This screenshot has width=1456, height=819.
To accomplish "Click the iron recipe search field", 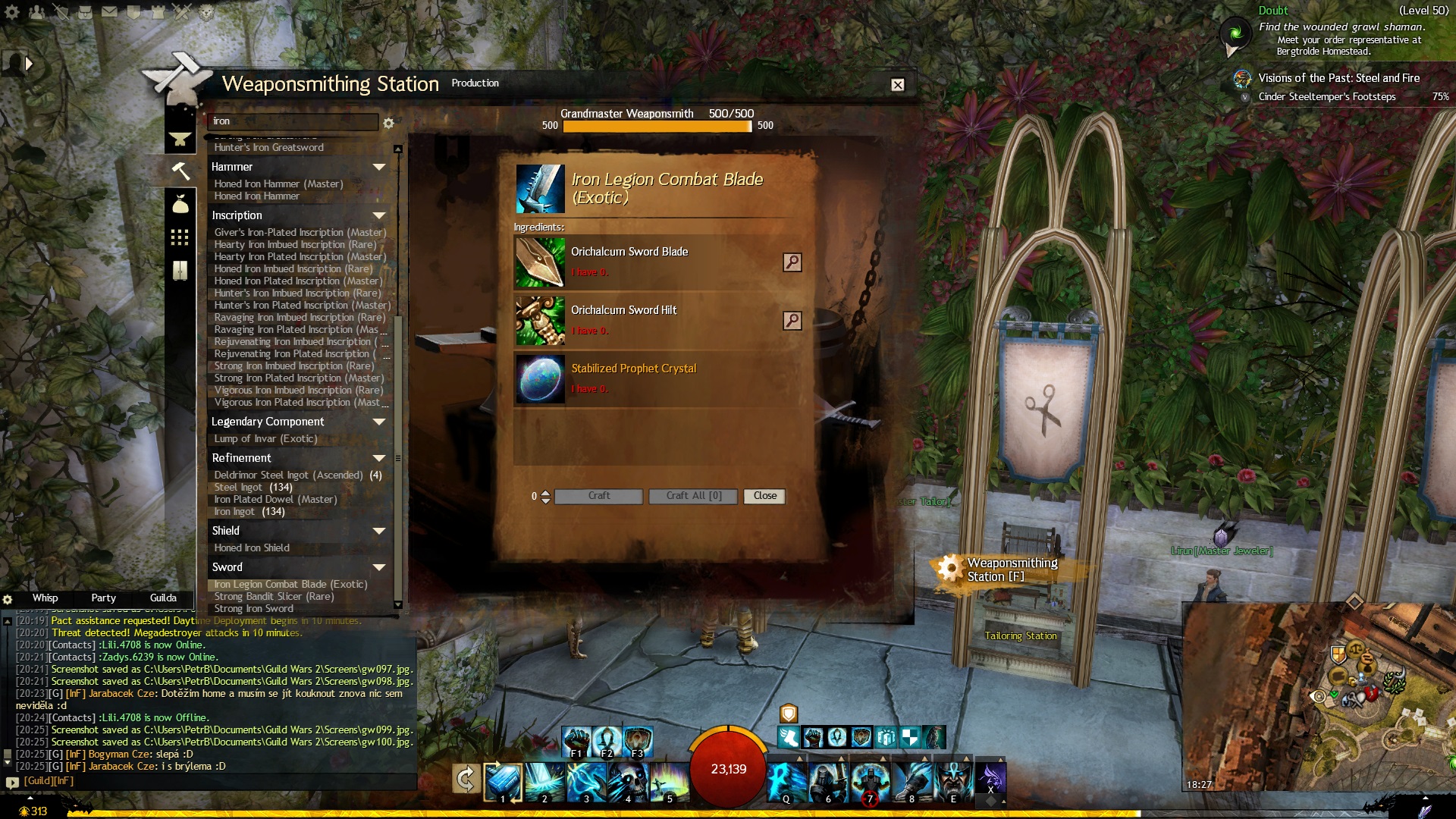I will point(293,121).
